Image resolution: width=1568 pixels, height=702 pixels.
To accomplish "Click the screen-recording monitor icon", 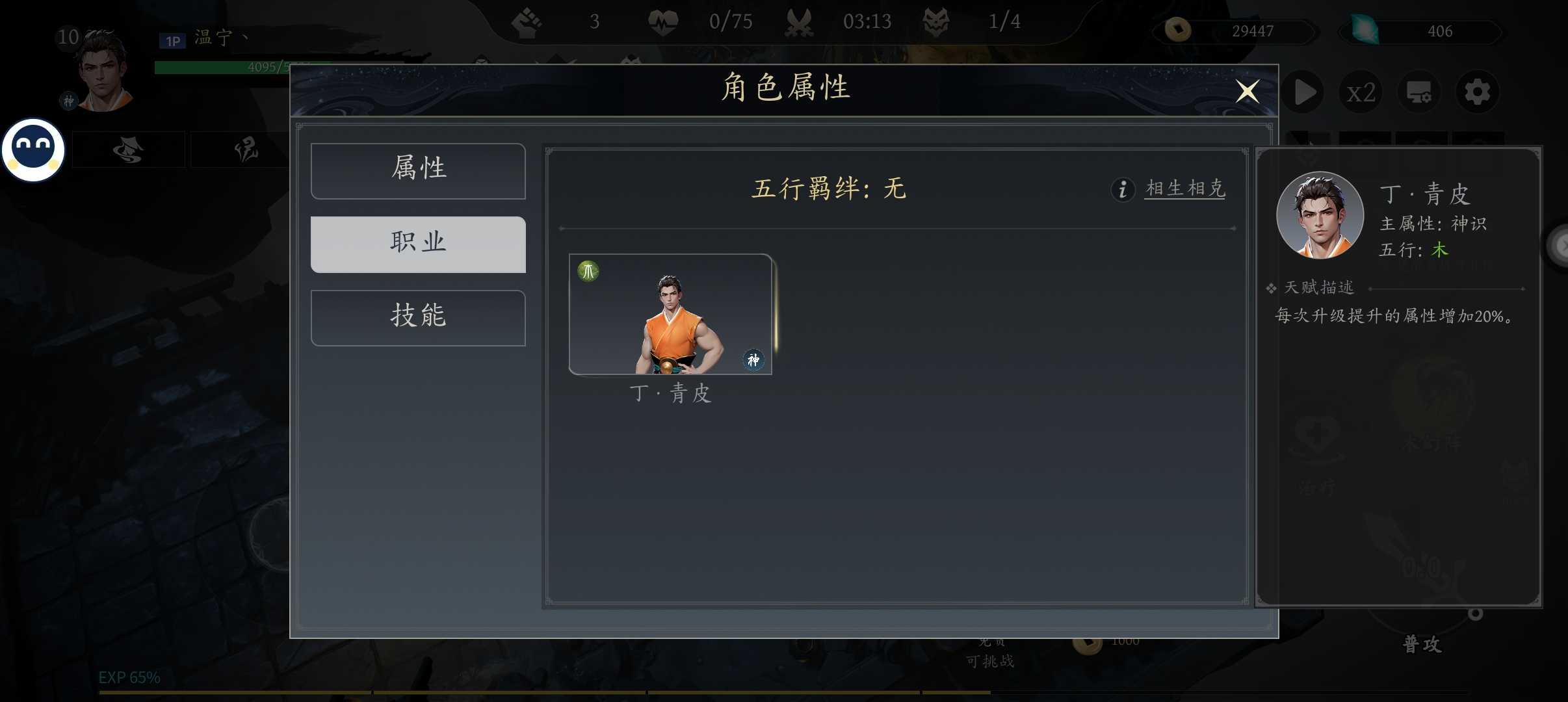I will pos(1420,92).
